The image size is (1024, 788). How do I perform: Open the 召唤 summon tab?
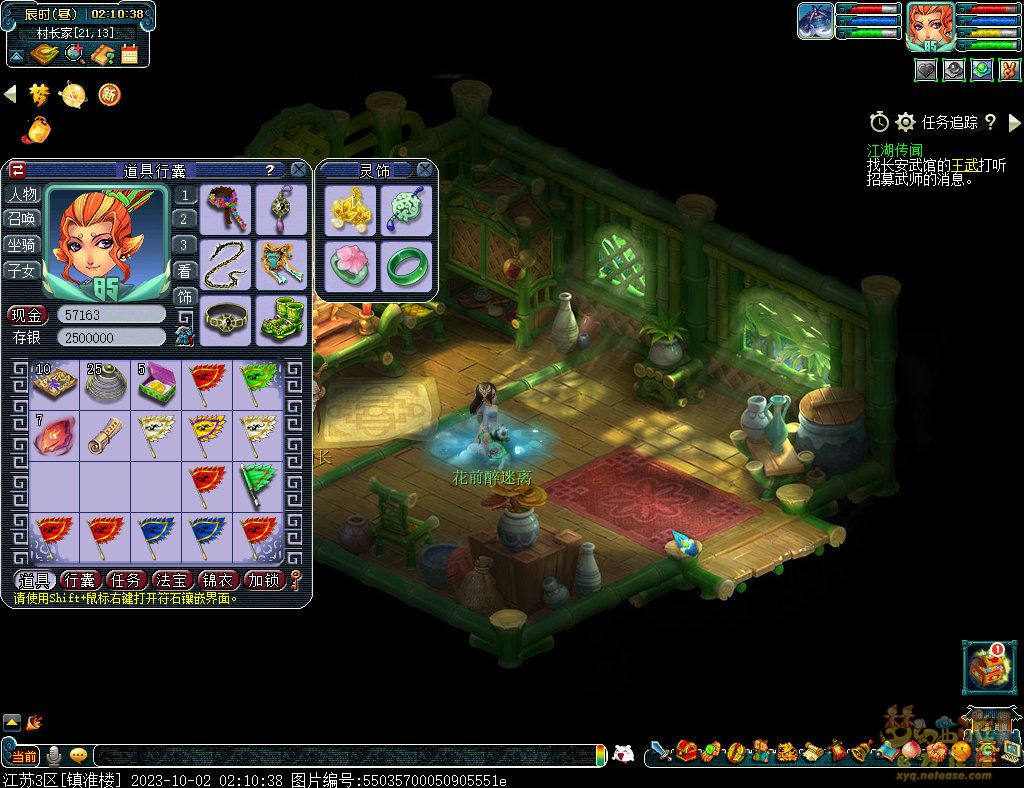pyautogui.click(x=22, y=219)
